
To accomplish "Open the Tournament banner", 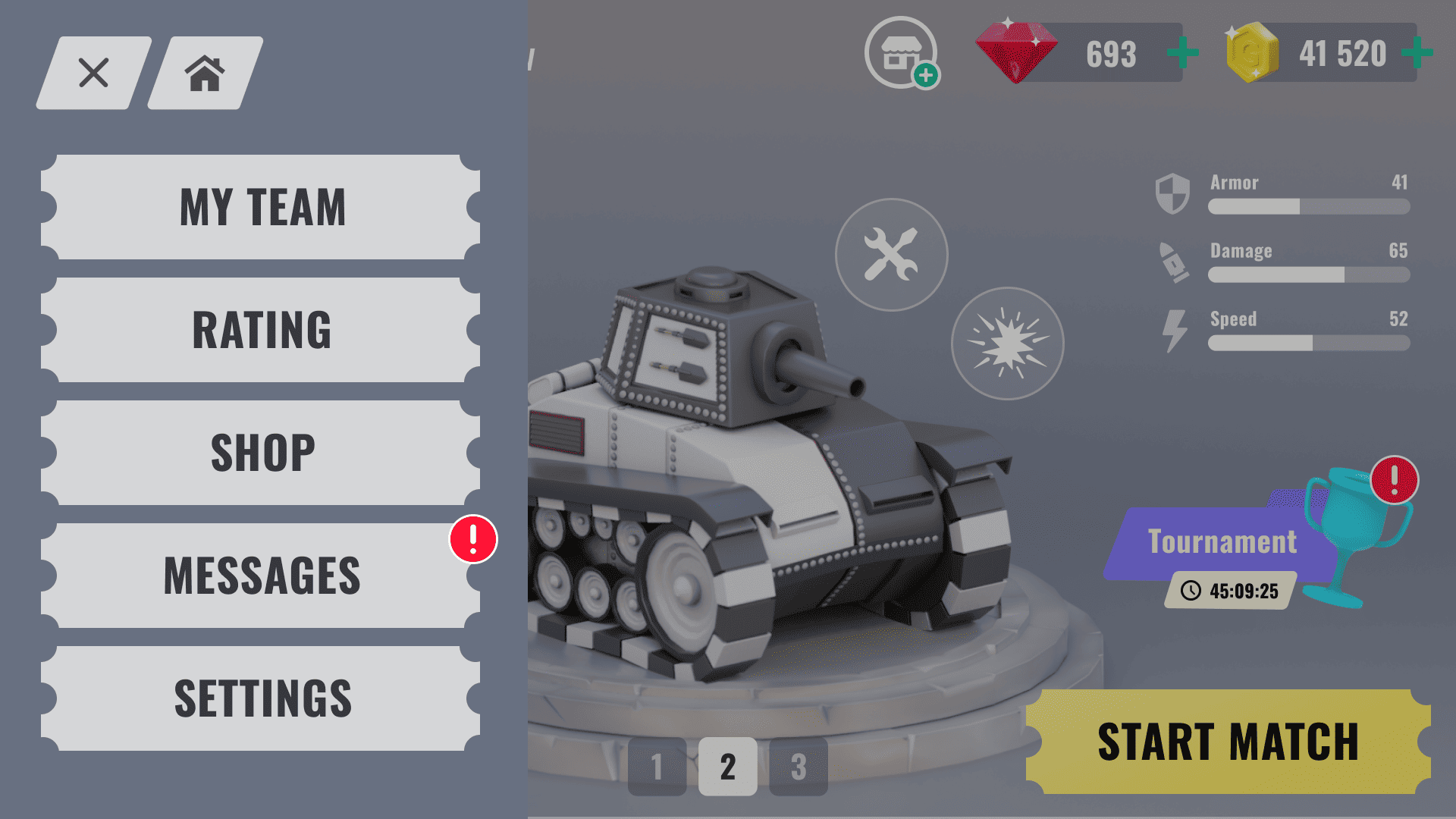I will tap(1222, 543).
